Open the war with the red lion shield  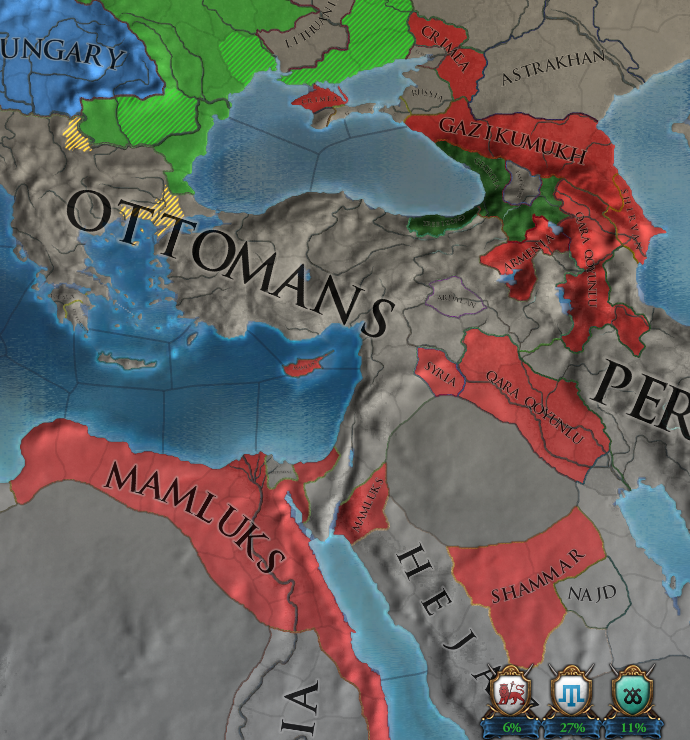[x=511, y=692]
